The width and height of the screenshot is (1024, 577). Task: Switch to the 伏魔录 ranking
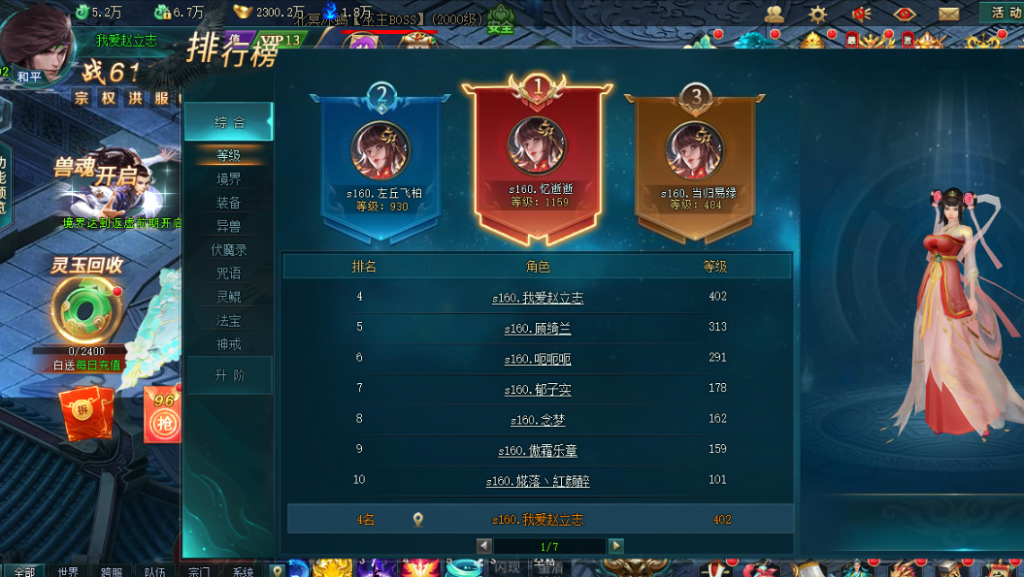point(229,250)
